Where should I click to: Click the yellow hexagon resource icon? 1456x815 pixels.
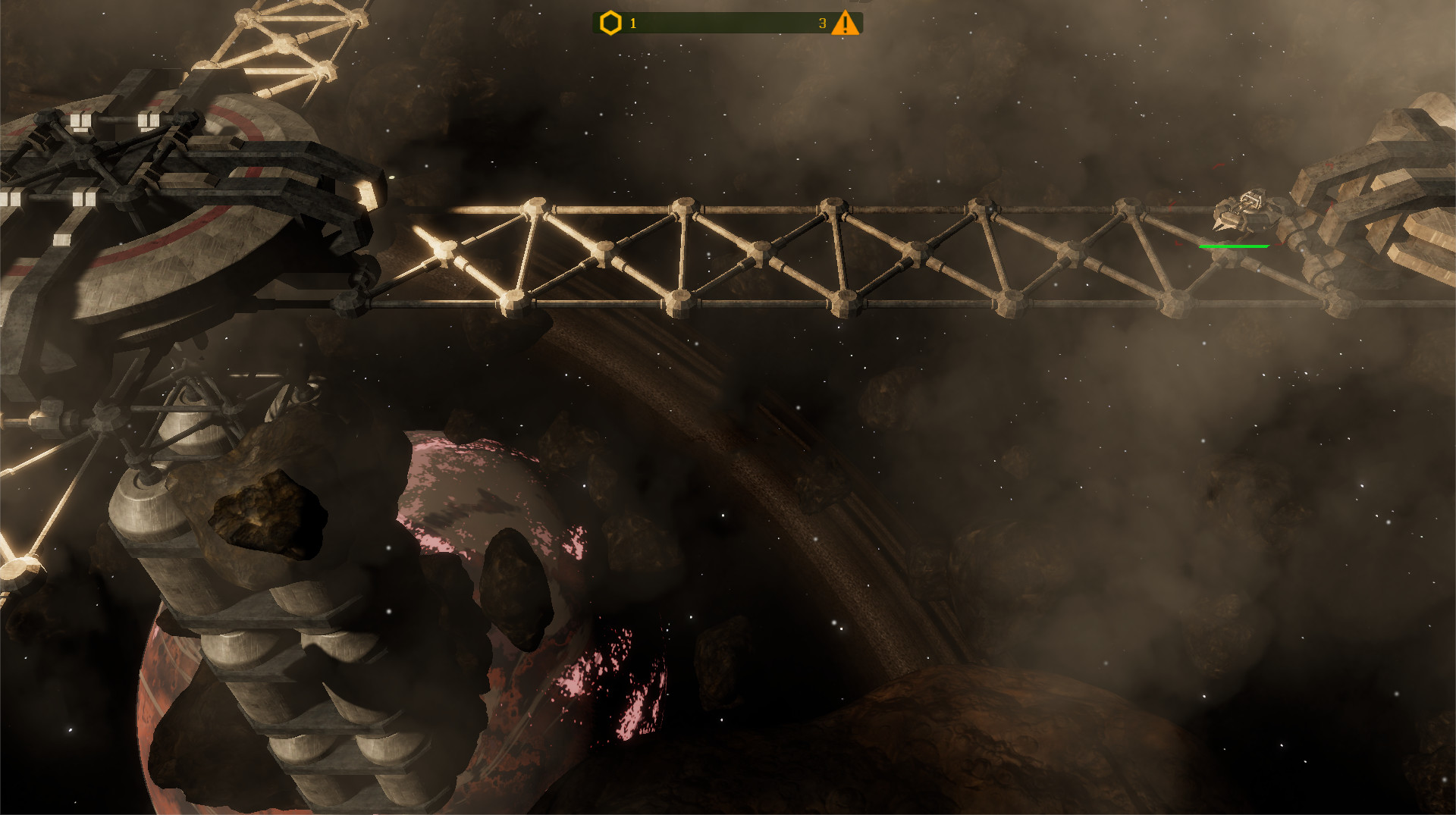[610, 23]
